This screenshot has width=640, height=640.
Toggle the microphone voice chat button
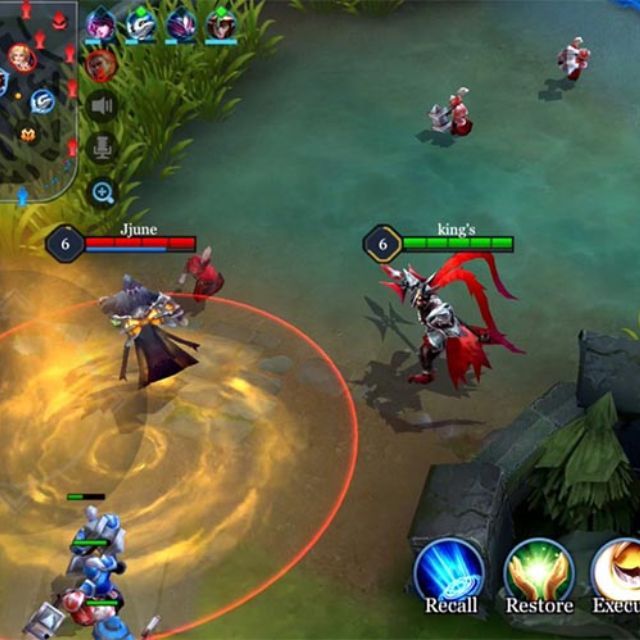(102, 149)
